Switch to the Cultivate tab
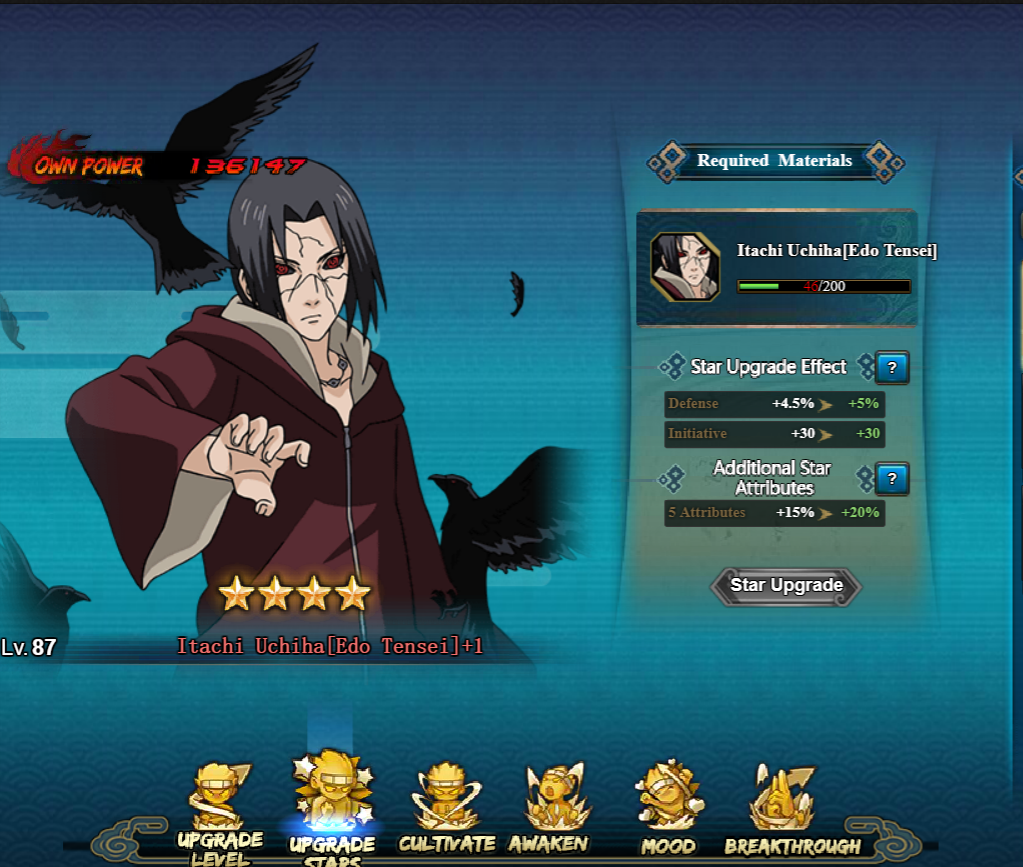Image resolution: width=1023 pixels, height=867 pixels. (x=446, y=810)
